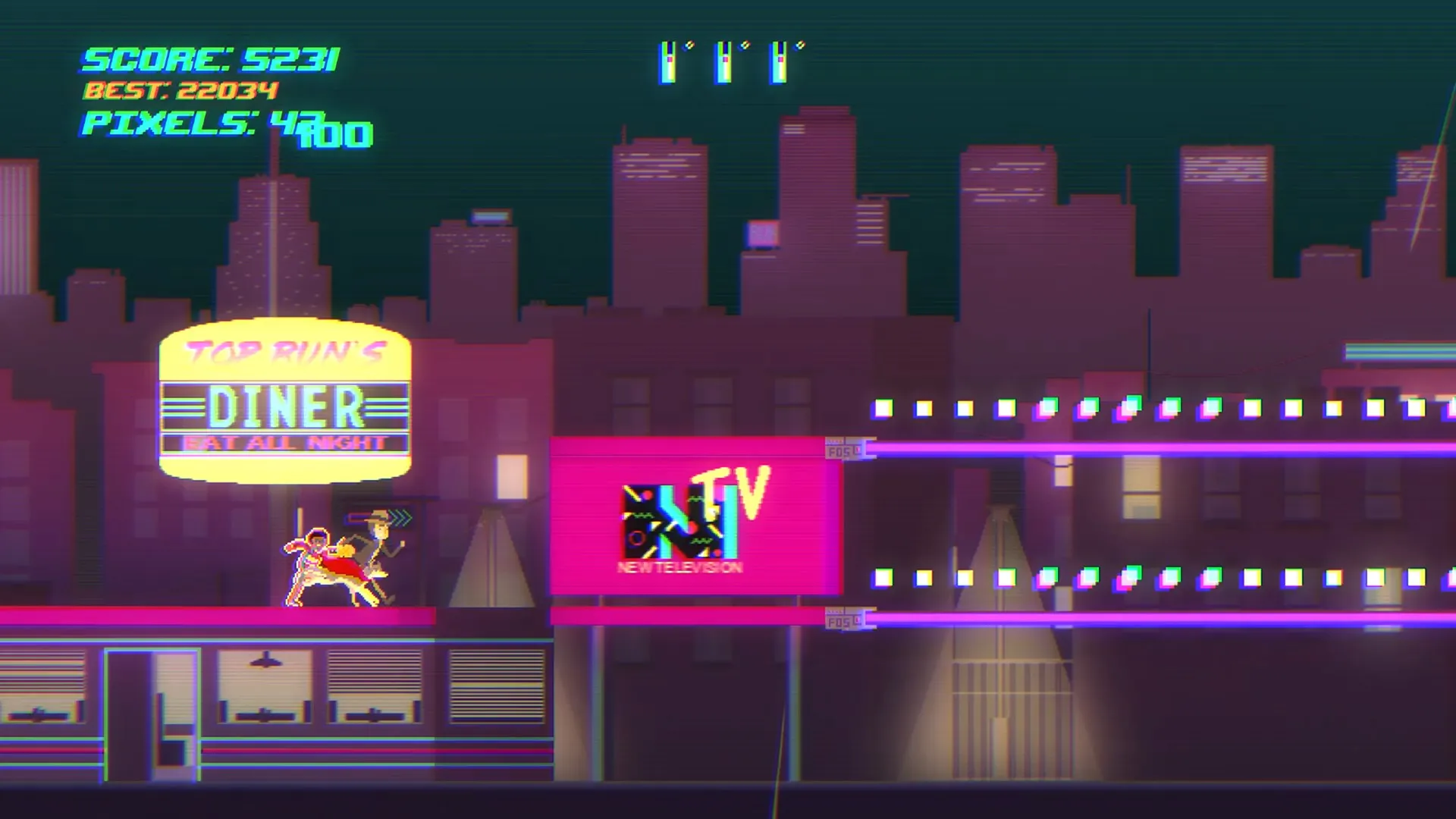
Task: Click the leftmost pixel flag at top
Action: (670, 61)
